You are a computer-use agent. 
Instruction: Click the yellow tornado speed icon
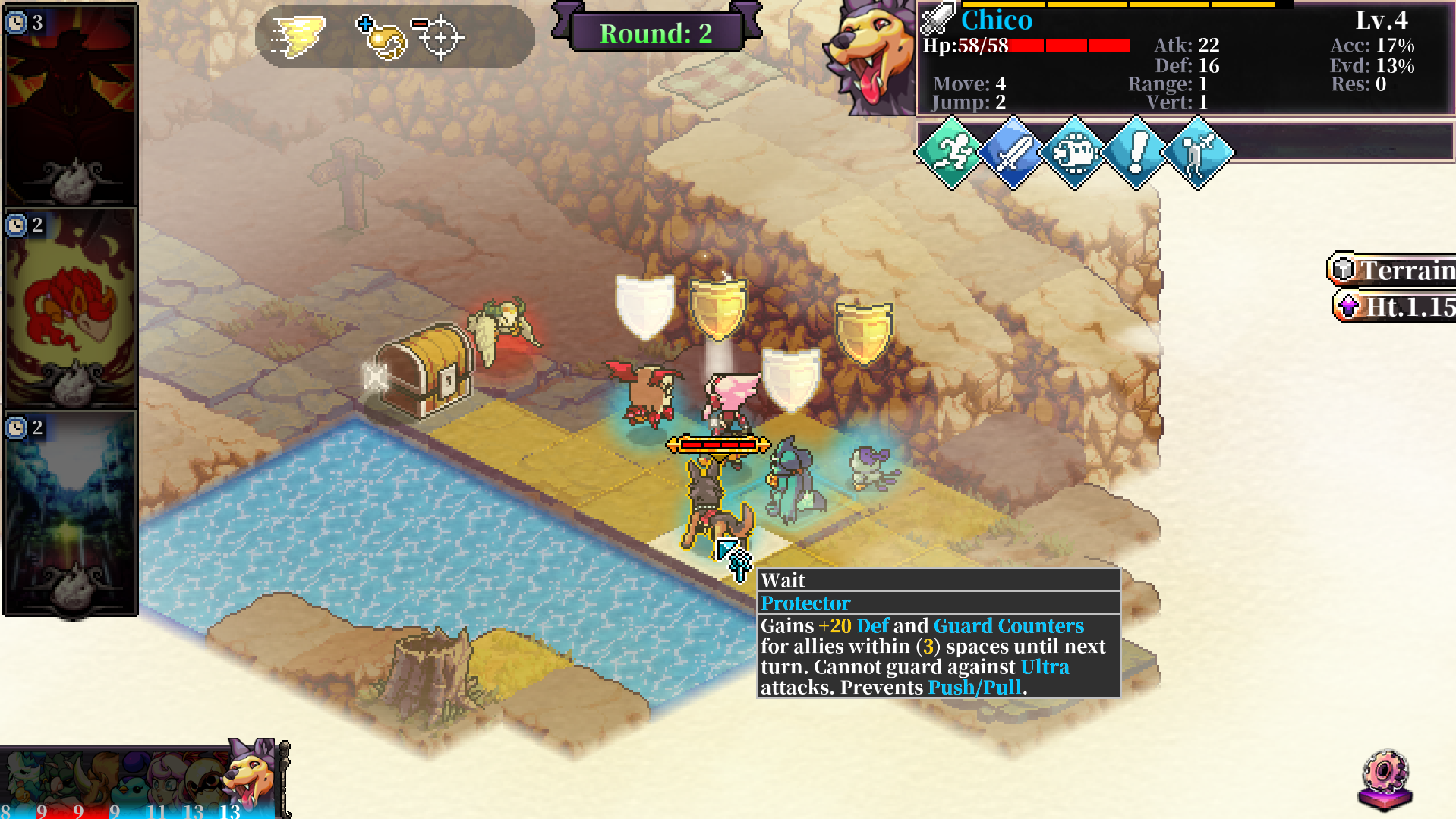pyautogui.click(x=298, y=36)
